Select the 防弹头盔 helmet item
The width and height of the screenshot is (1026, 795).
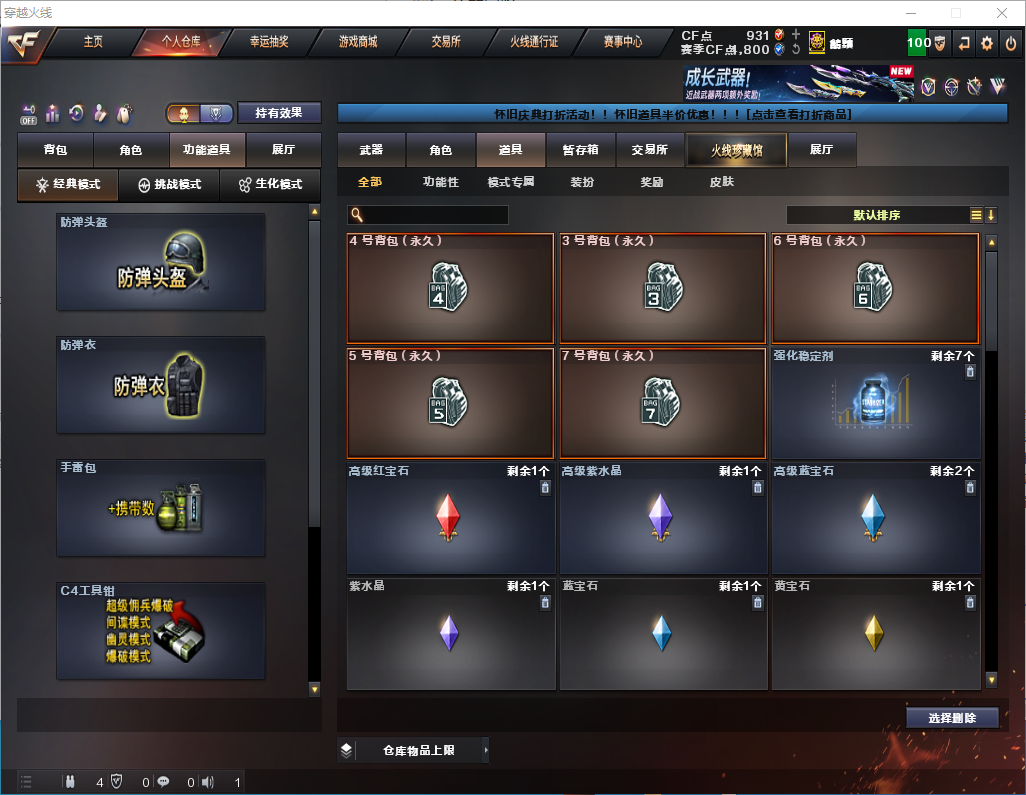tap(161, 262)
